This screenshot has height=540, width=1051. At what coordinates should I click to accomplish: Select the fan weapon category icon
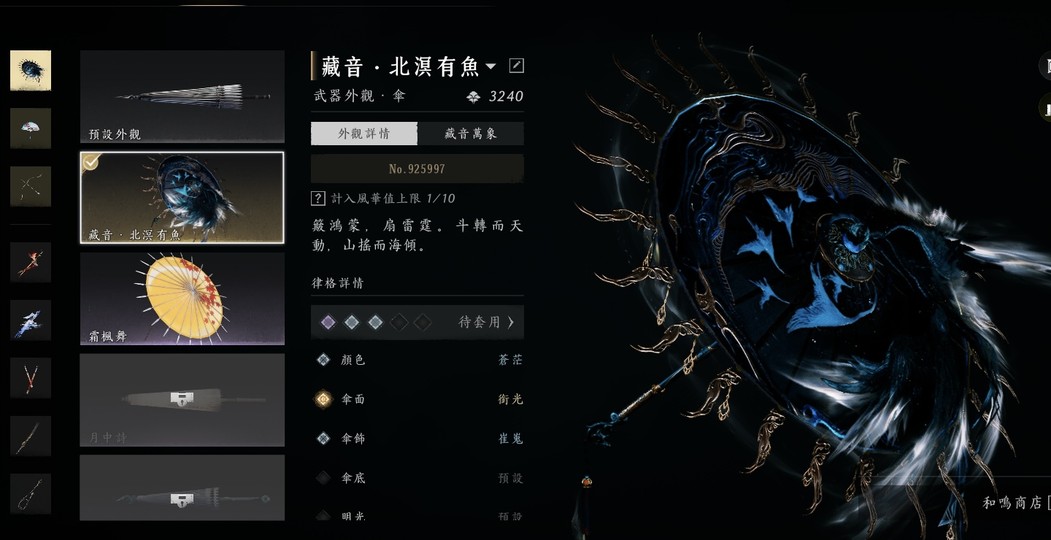30,128
